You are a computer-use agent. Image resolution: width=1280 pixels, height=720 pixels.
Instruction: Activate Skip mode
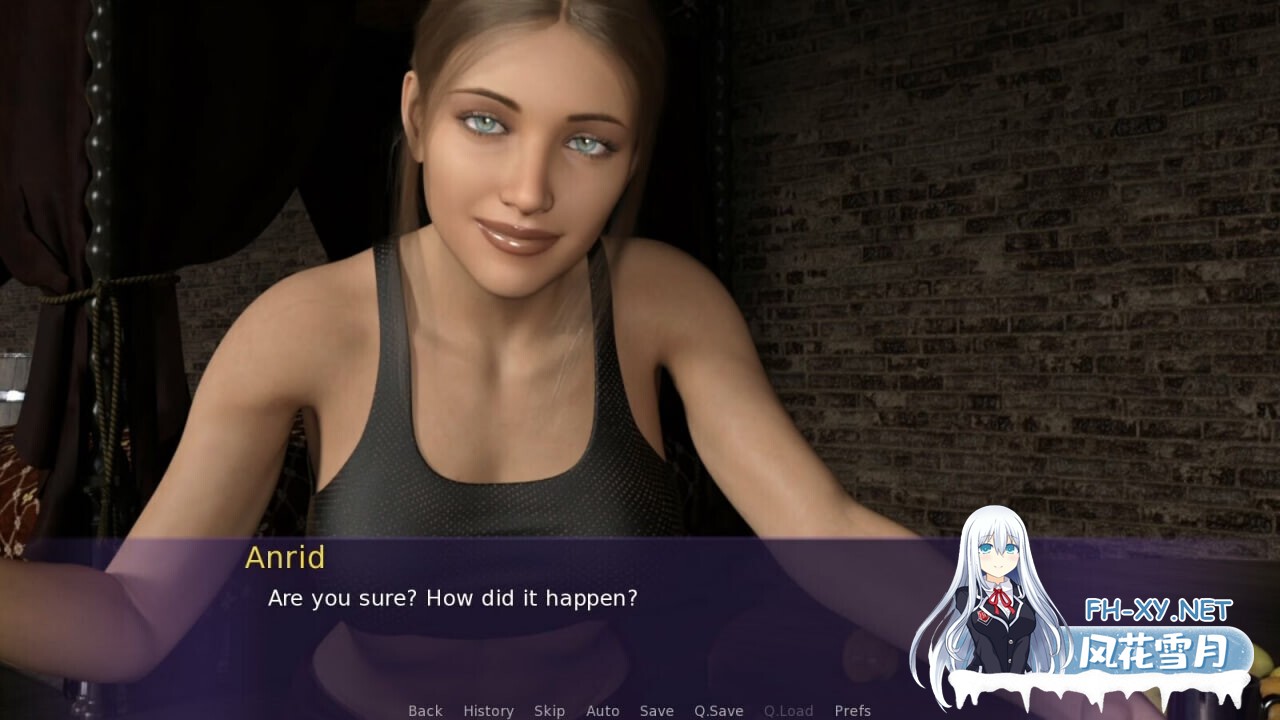click(549, 711)
